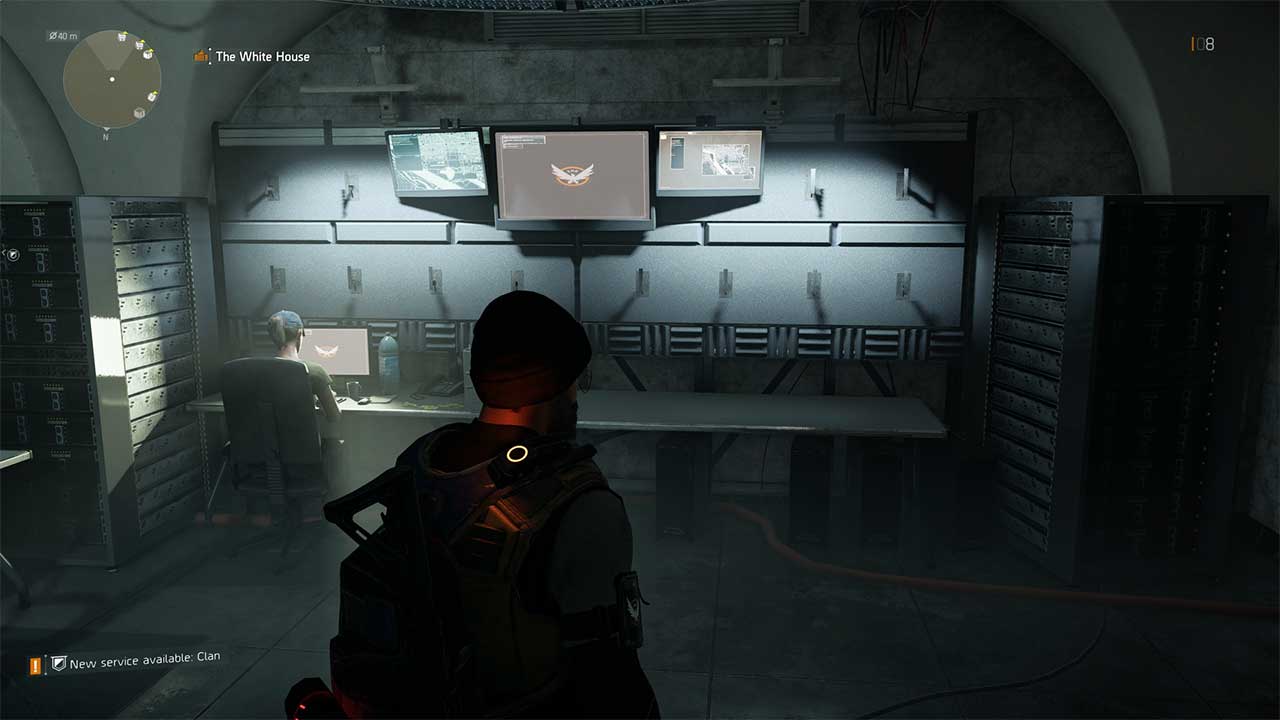Click the 'Ø 40 m' radius label on the minimap
Image resolution: width=1280 pixels, height=720 pixels.
click(62, 36)
